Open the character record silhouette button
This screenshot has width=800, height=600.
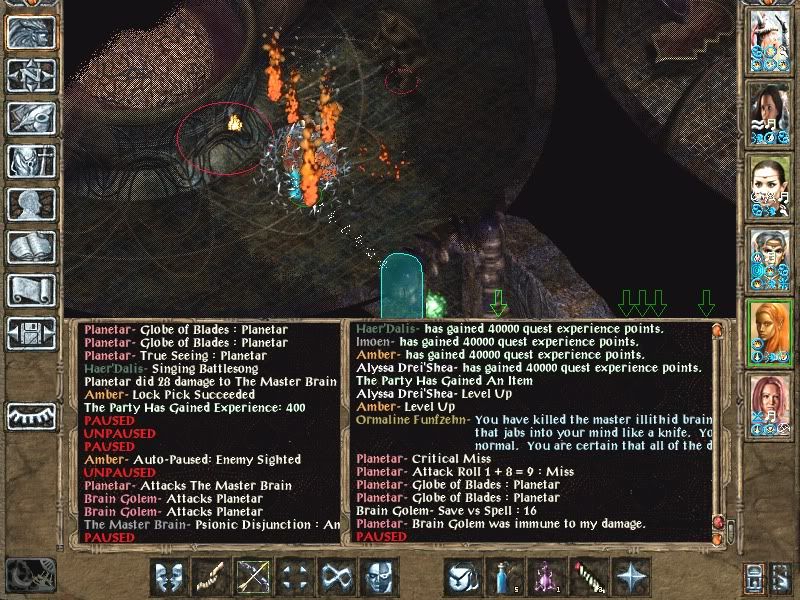(x=32, y=205)
